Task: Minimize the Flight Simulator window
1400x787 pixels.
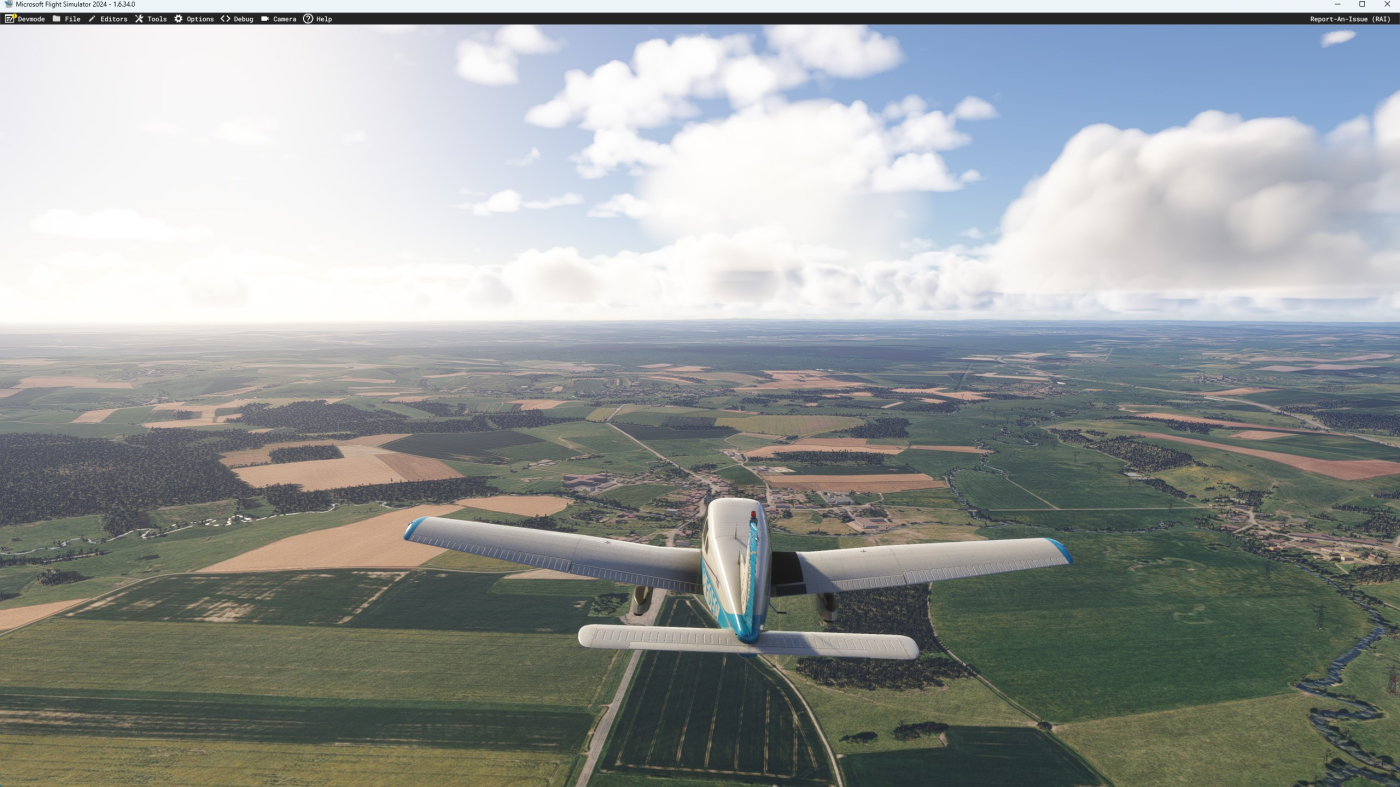Action: 1336,4
